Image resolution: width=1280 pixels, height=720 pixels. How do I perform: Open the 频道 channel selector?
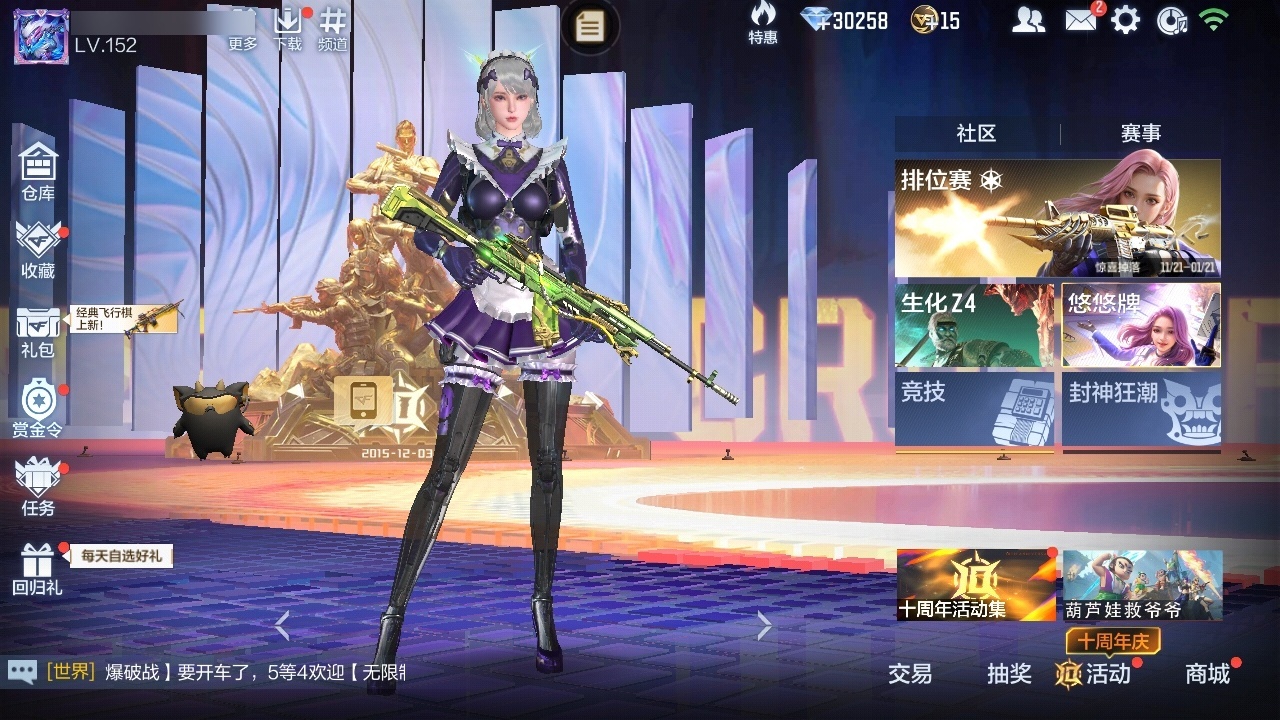click(x=333, y=28)
